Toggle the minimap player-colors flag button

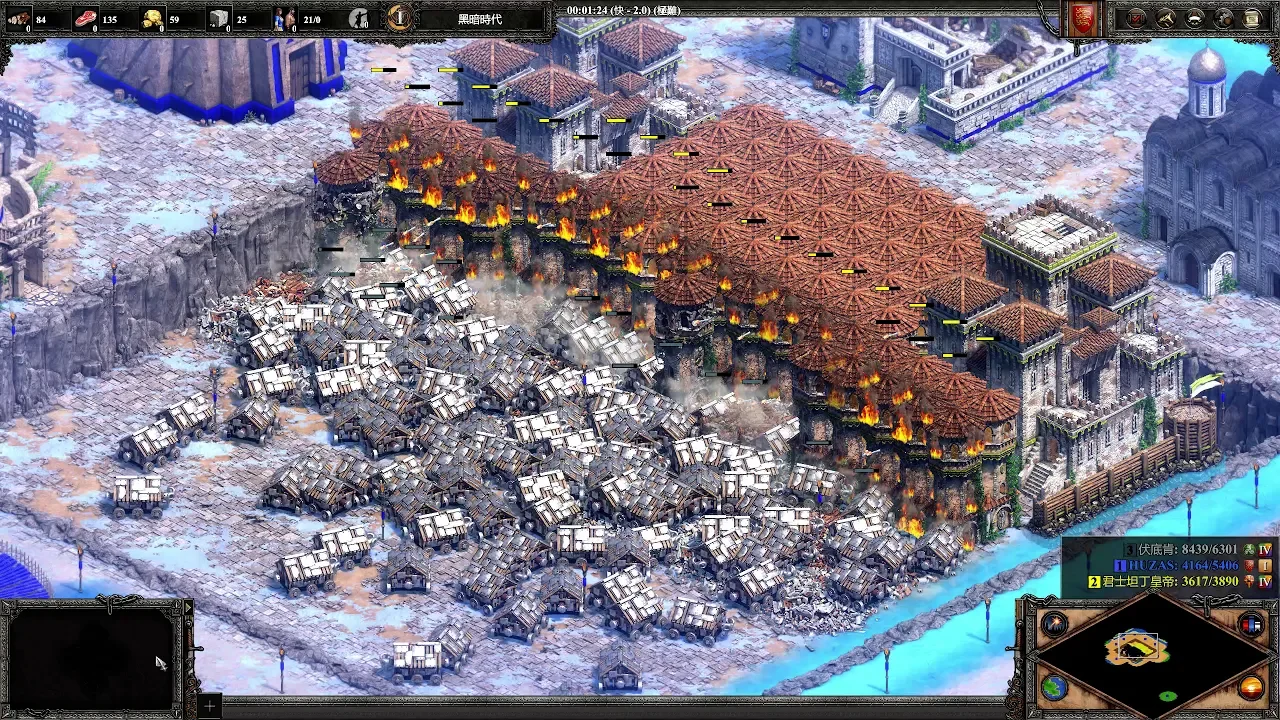pyautogui.click(x=1251, y=625)
